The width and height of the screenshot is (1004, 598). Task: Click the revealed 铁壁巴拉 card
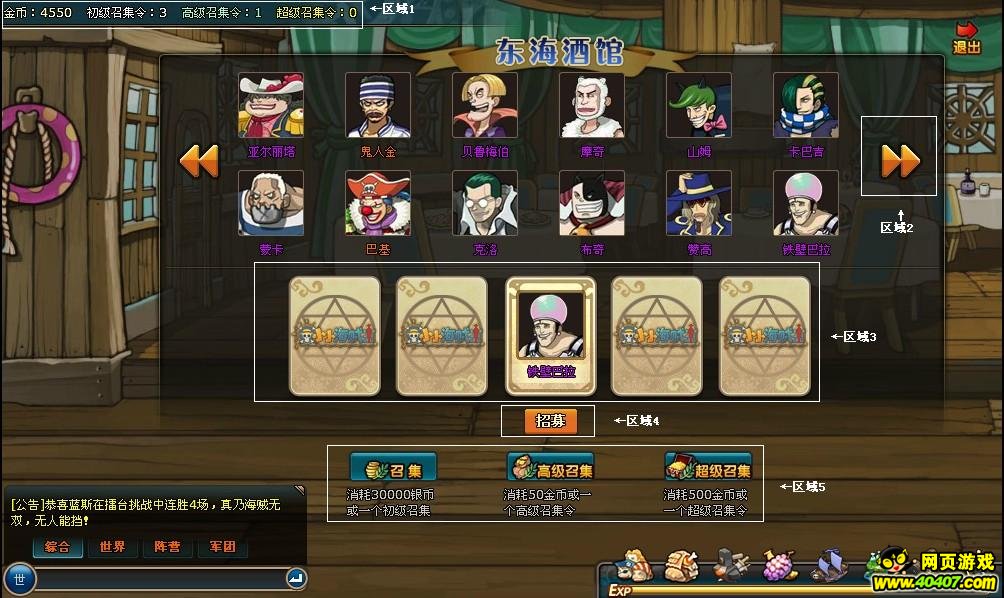point(551,334)
